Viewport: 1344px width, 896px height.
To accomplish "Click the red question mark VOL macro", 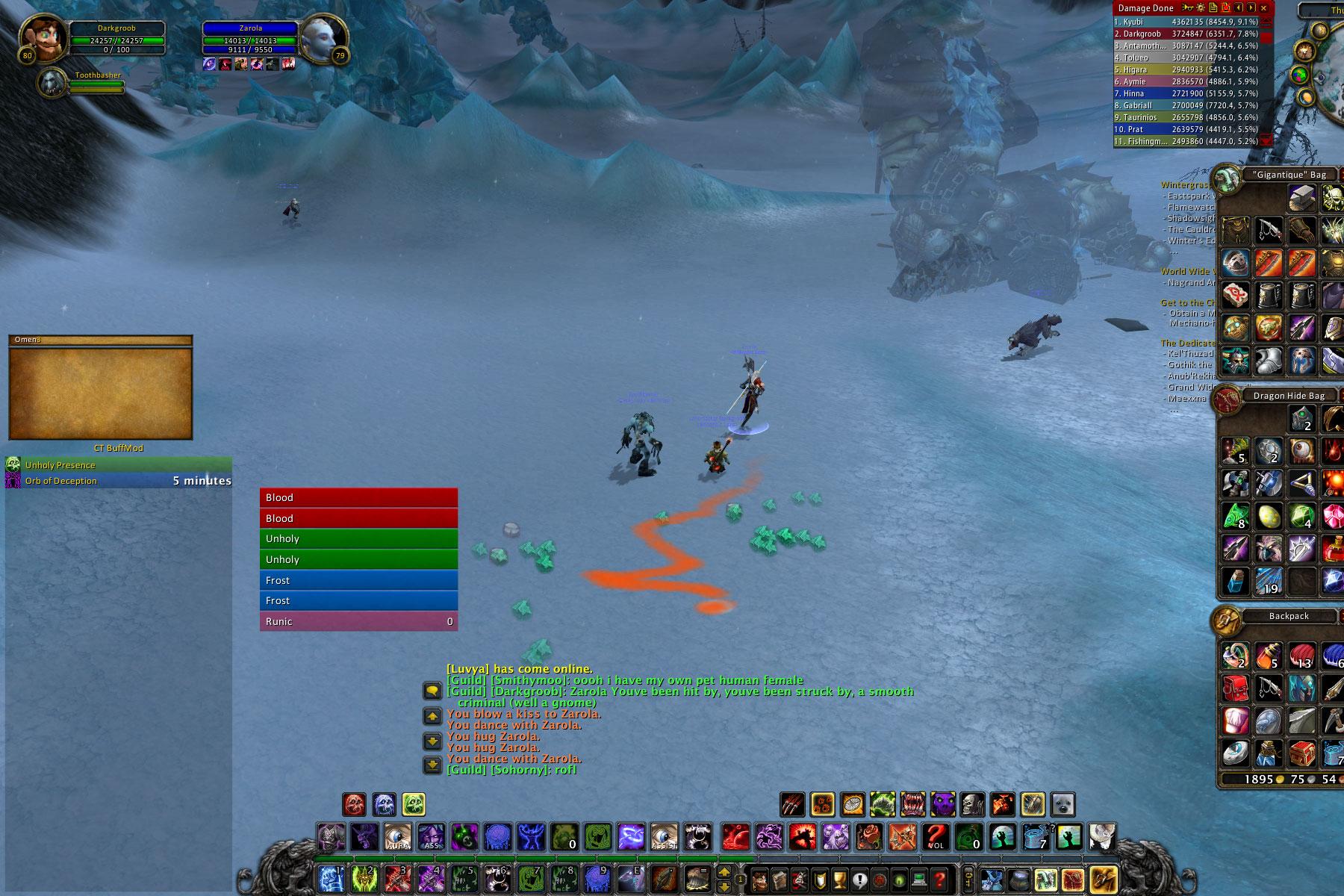I will pyautogui.click(x=935, y=837).
